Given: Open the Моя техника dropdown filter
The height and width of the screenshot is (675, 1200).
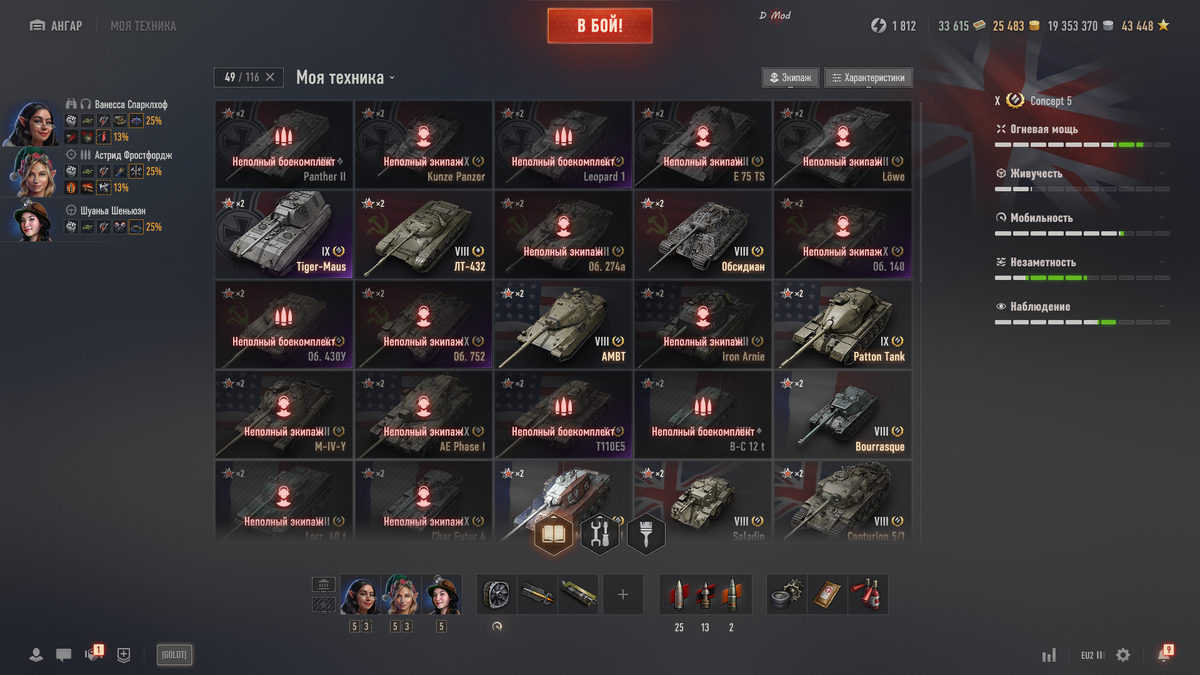Looking at the screenshot, I should tap(345, 78).
